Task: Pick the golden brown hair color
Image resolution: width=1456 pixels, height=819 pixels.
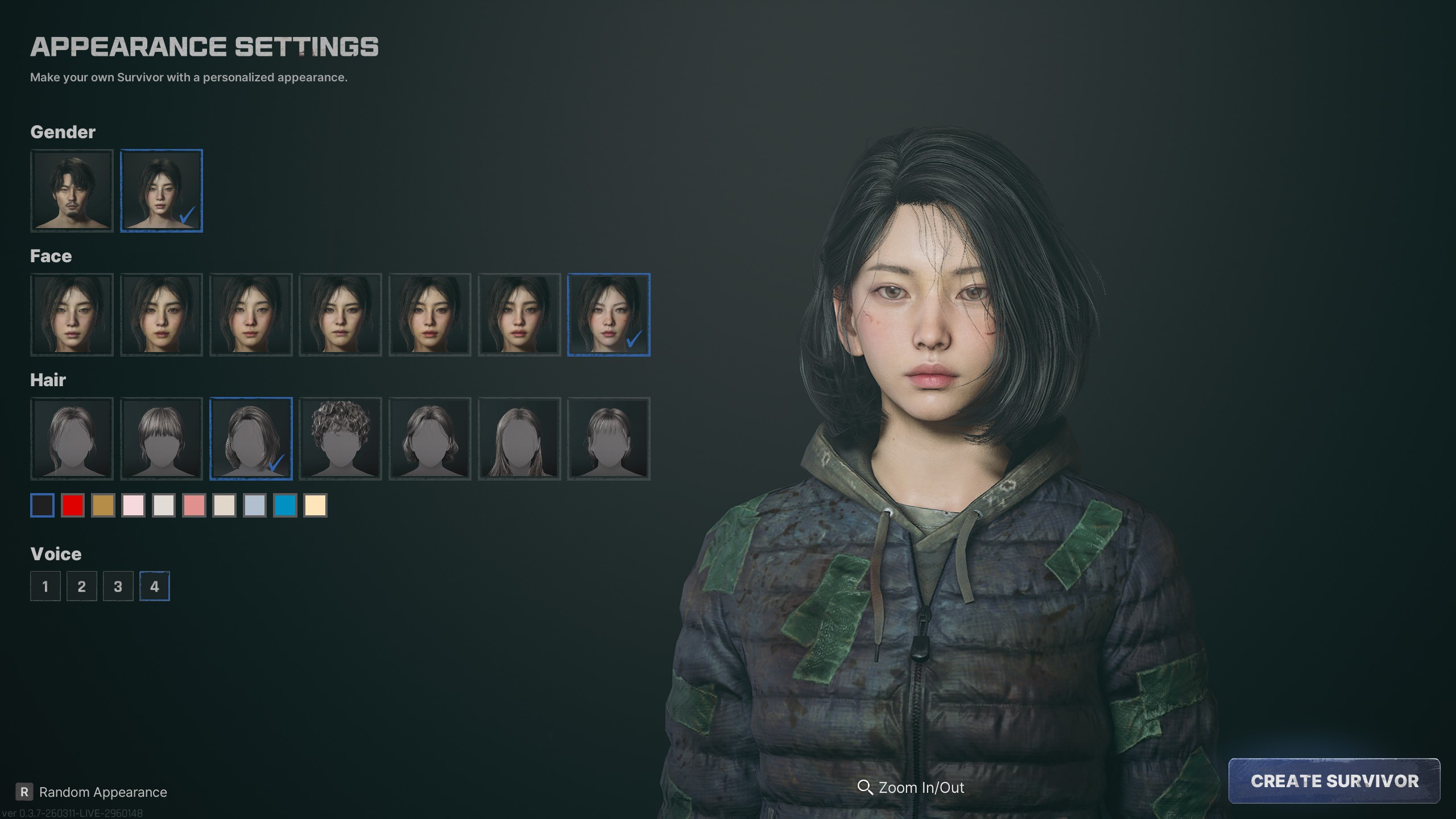Action: click(103, 505)
